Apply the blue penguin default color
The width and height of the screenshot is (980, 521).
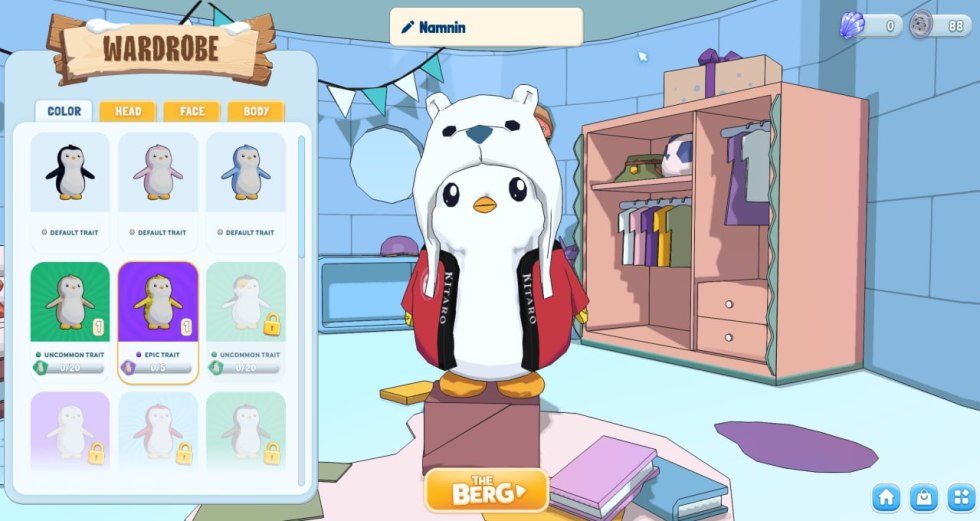(246, 185)
